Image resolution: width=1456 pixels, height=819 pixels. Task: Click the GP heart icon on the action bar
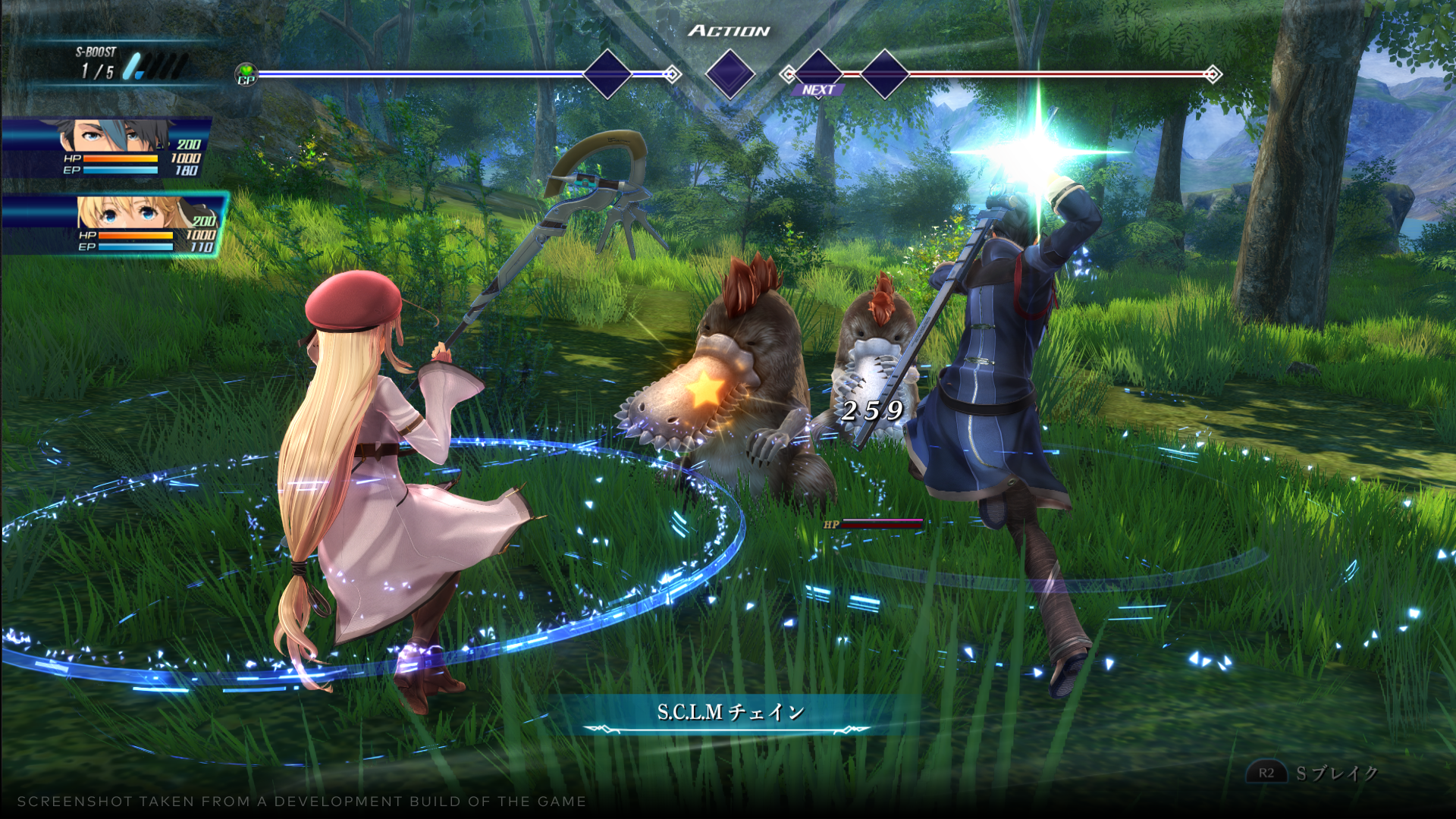[x=246, y=72]
